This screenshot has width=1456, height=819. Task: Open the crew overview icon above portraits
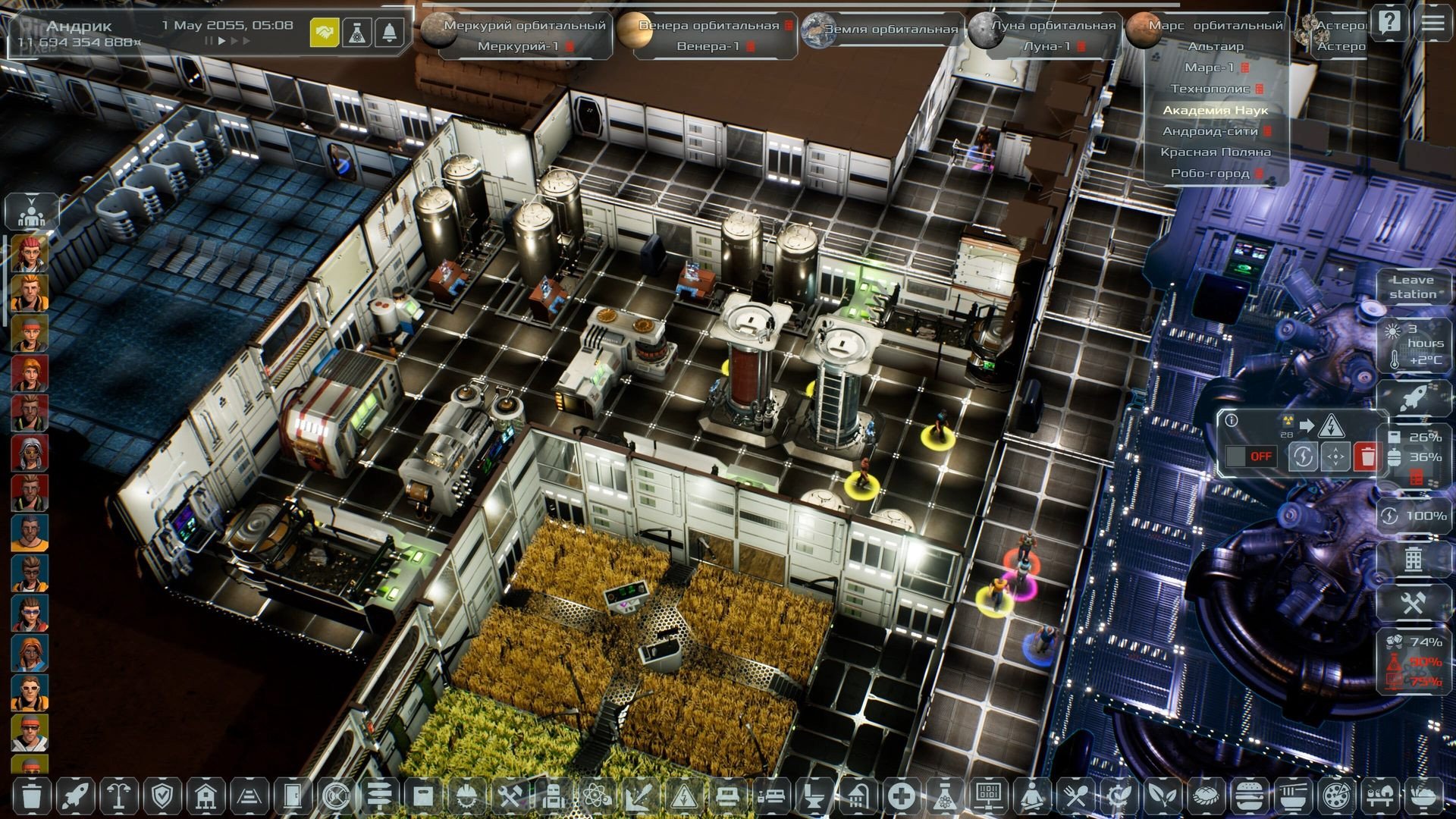[x=31, y=212]
